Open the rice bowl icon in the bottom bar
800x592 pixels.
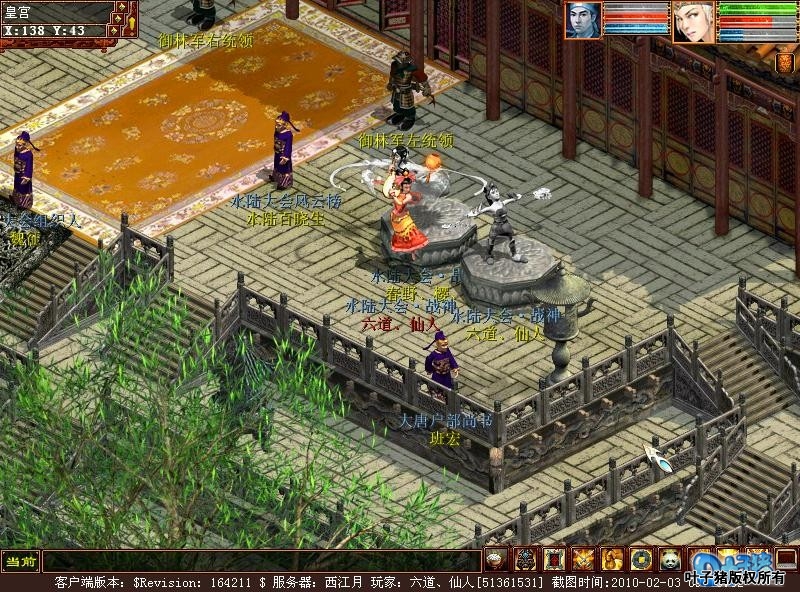pyautogui.click(x=495, y=559)
